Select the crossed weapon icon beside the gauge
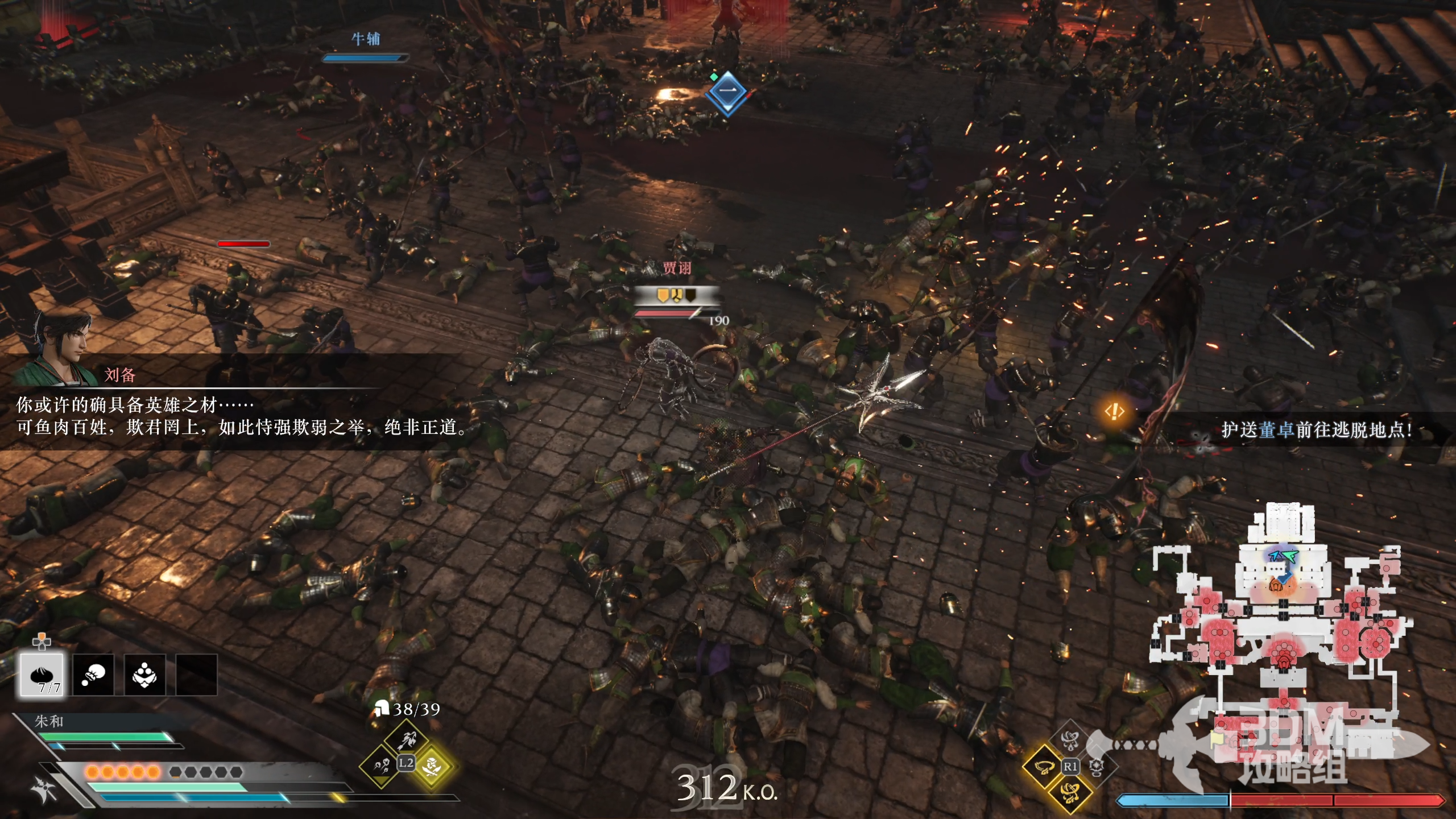 coord(44,790)
